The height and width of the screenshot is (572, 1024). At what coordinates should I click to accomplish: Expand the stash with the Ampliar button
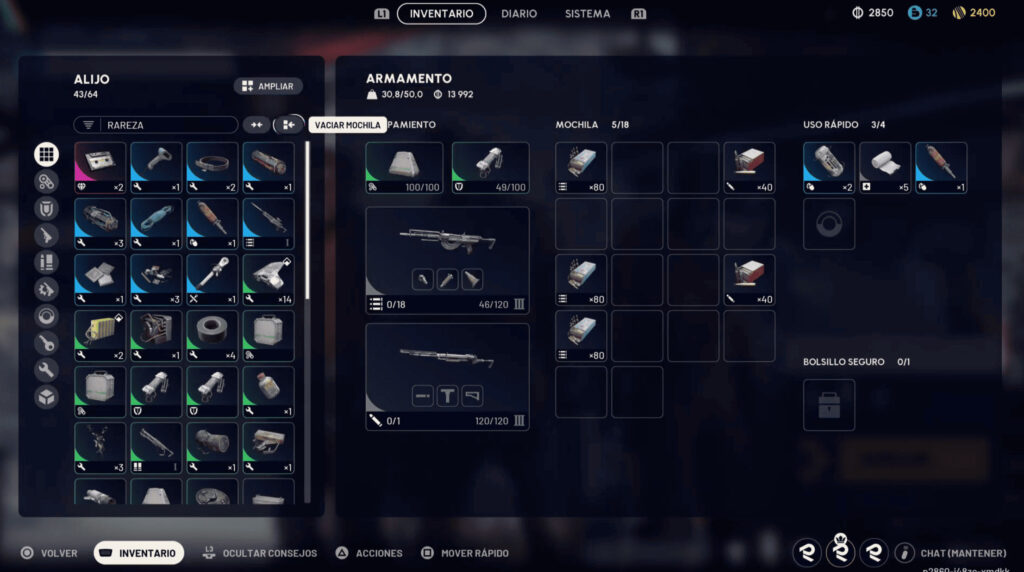coord(268,86)
